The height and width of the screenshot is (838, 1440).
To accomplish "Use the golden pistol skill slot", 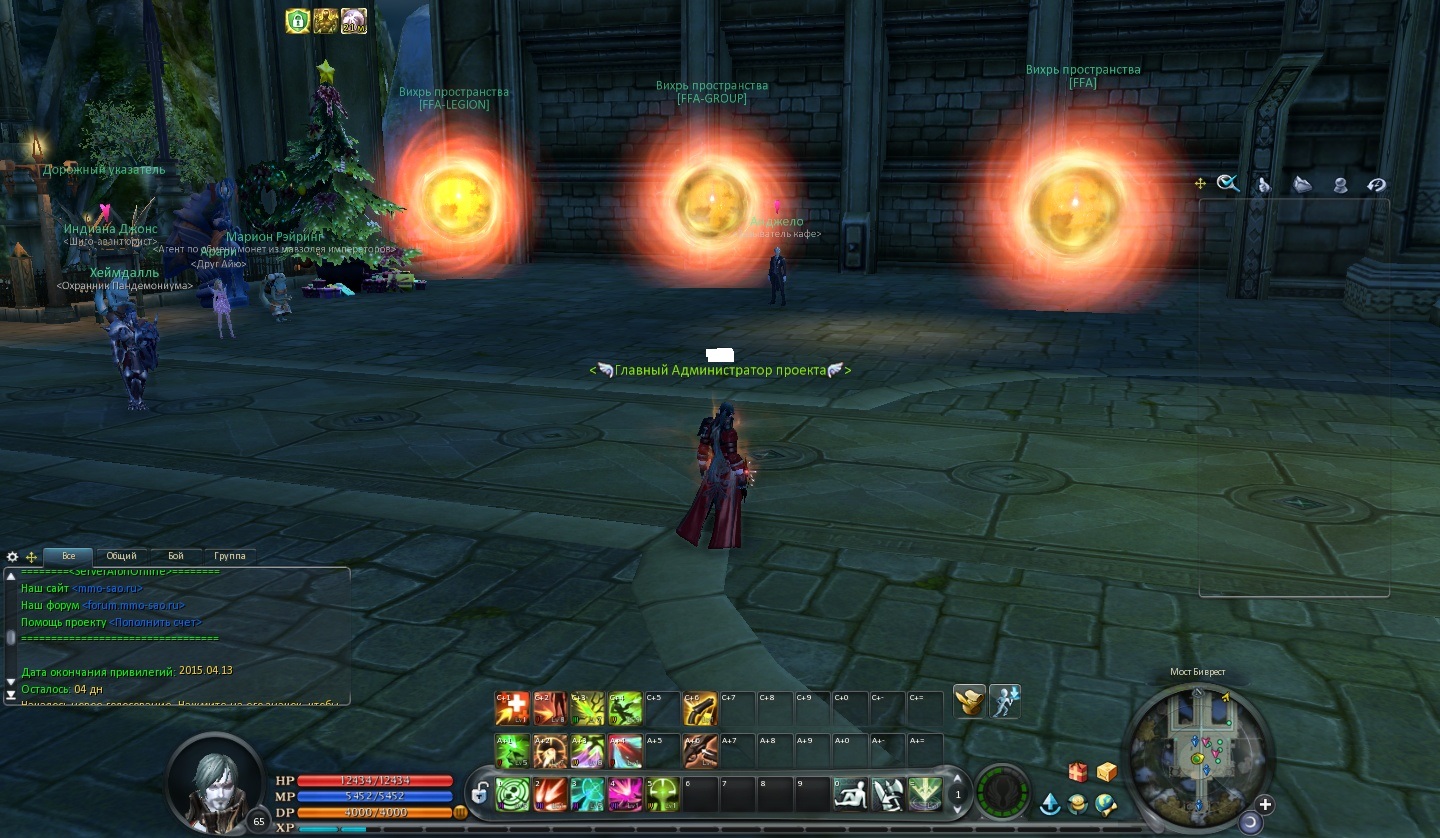I will [700, 708].
